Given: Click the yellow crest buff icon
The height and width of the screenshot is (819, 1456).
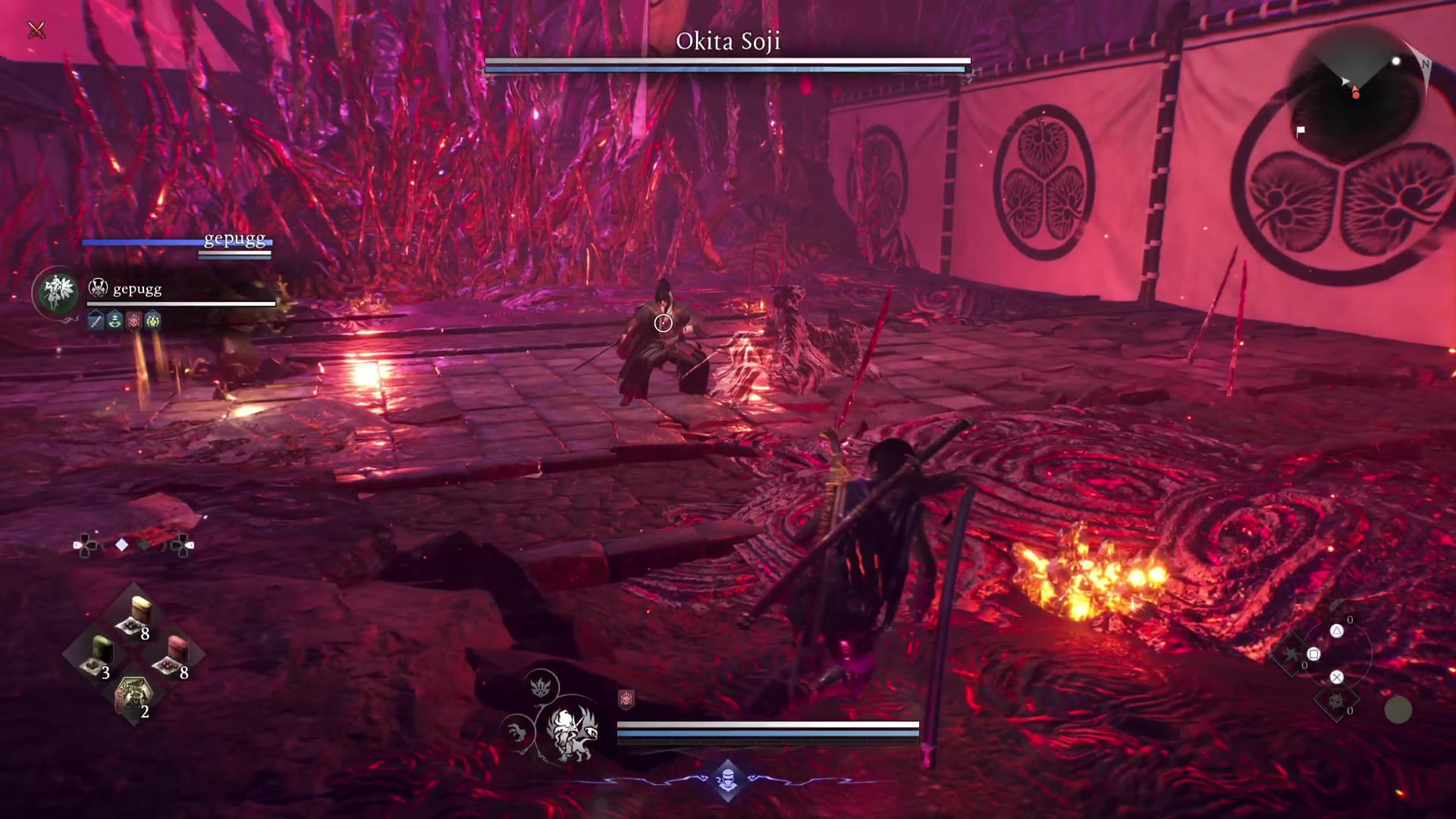Looking at the screenshot, I should [x=153, y=321].
